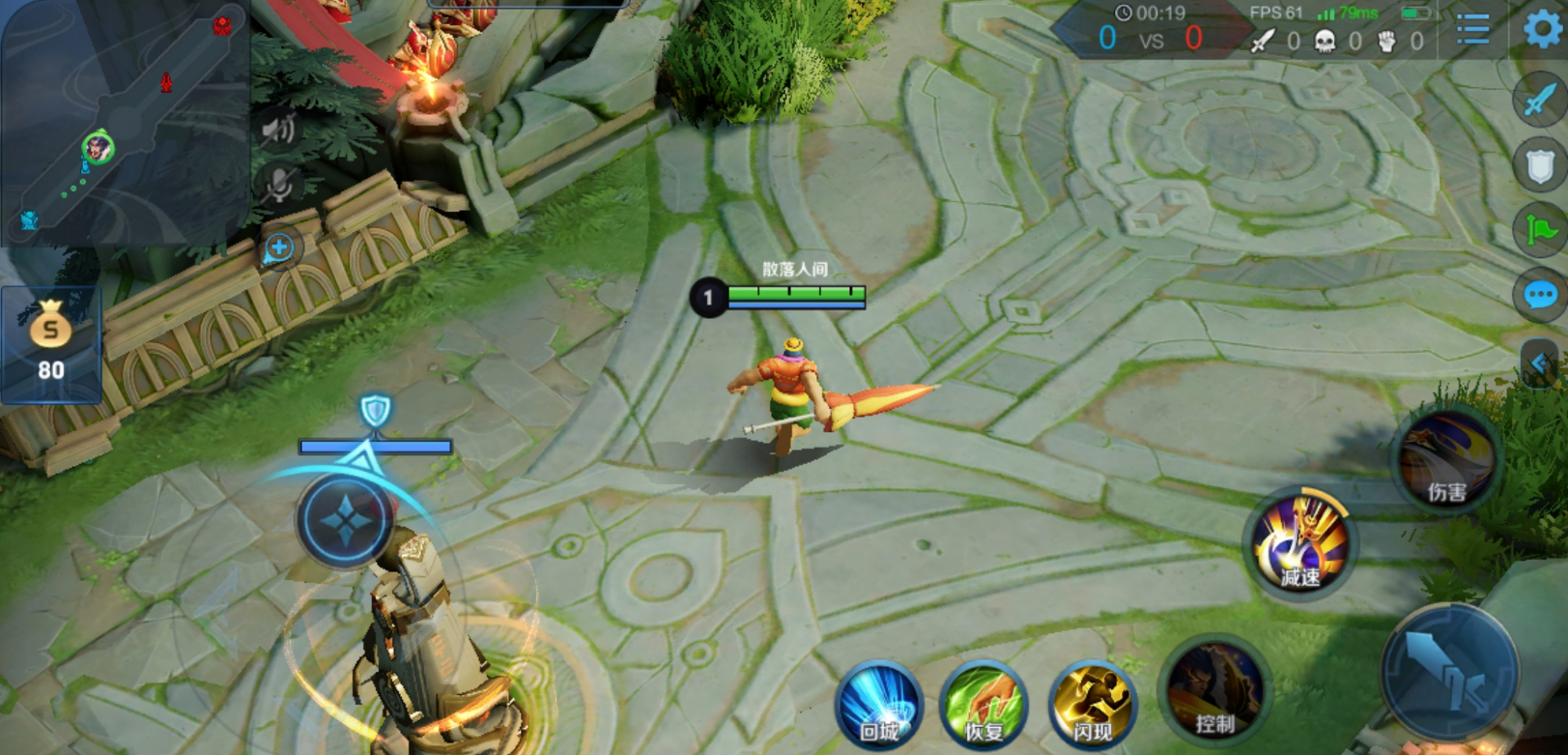
Task: Toggle the speaker sound icon
Action: point(279,129)
